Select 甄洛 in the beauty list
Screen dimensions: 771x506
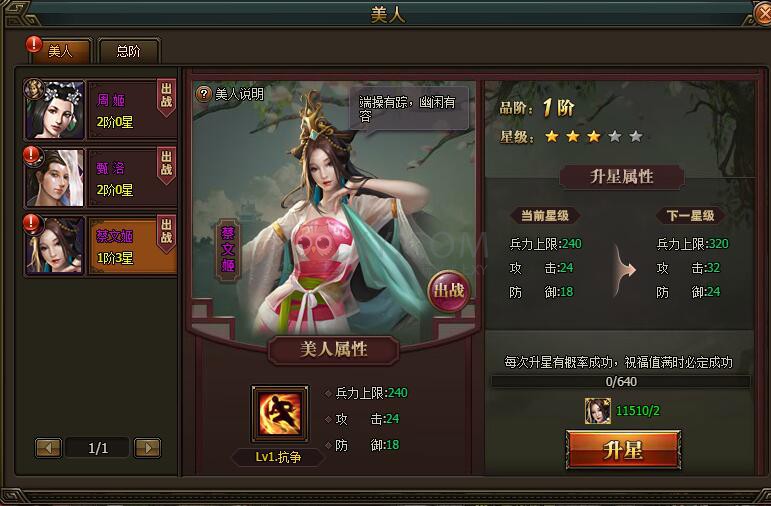[100, 177]
